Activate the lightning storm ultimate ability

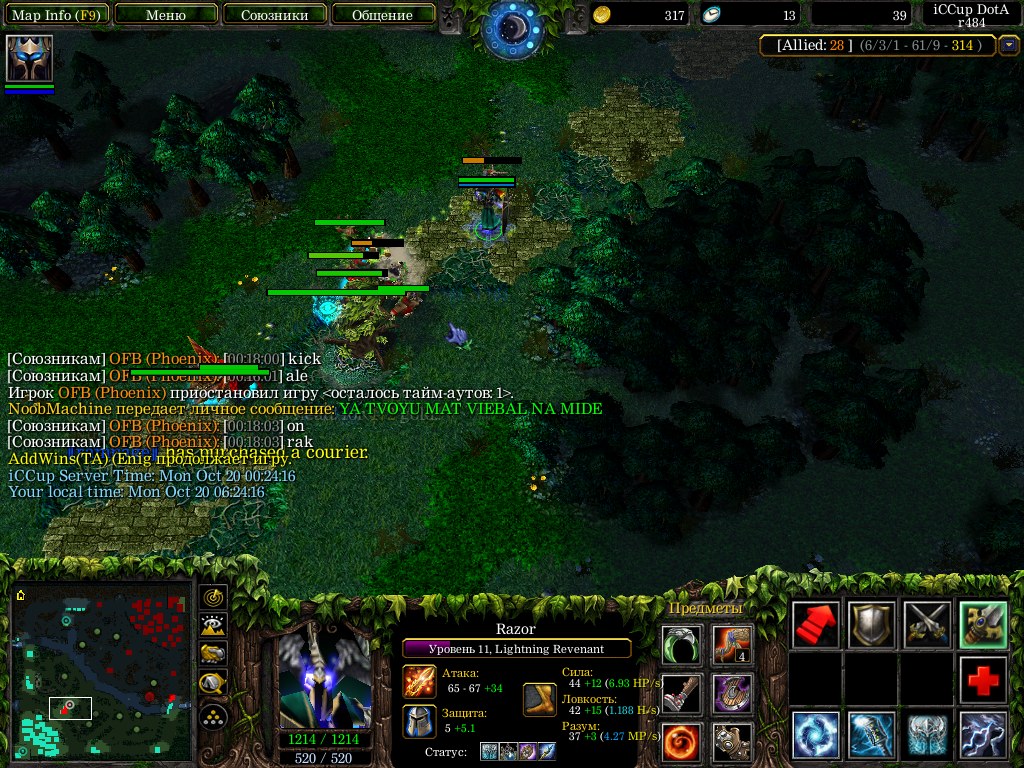(983, 736)
